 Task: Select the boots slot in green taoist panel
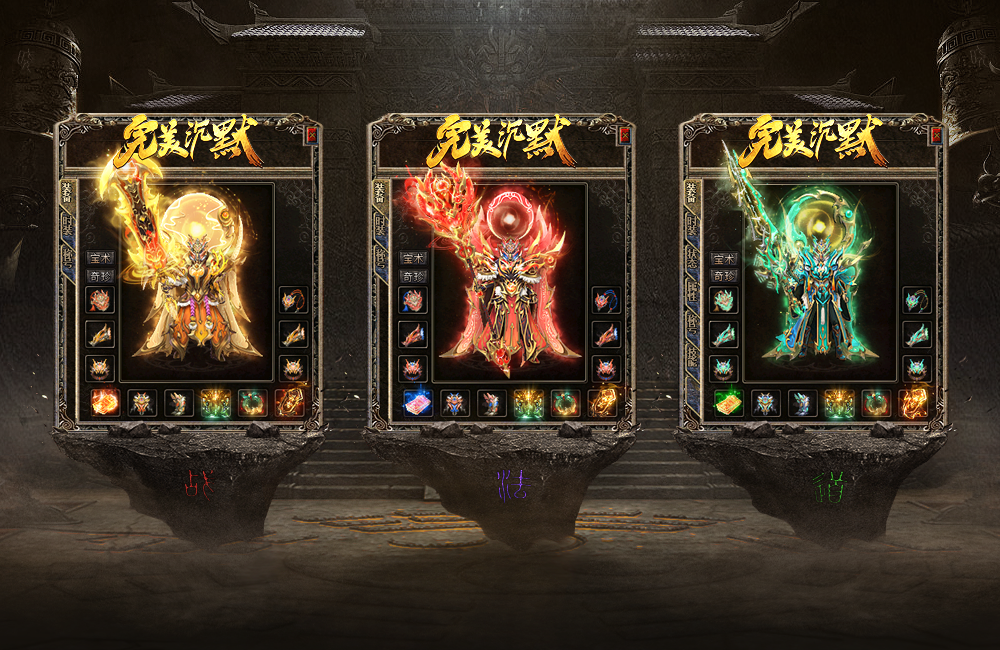point(802,403)
